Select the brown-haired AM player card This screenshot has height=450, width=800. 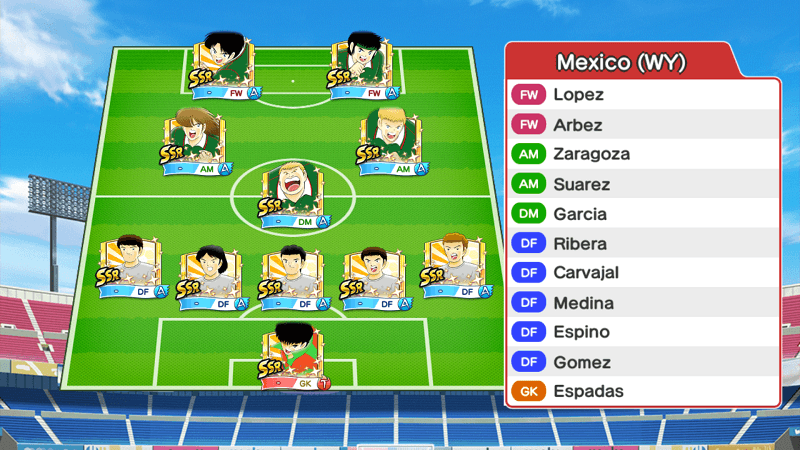(x=194, y=142)
